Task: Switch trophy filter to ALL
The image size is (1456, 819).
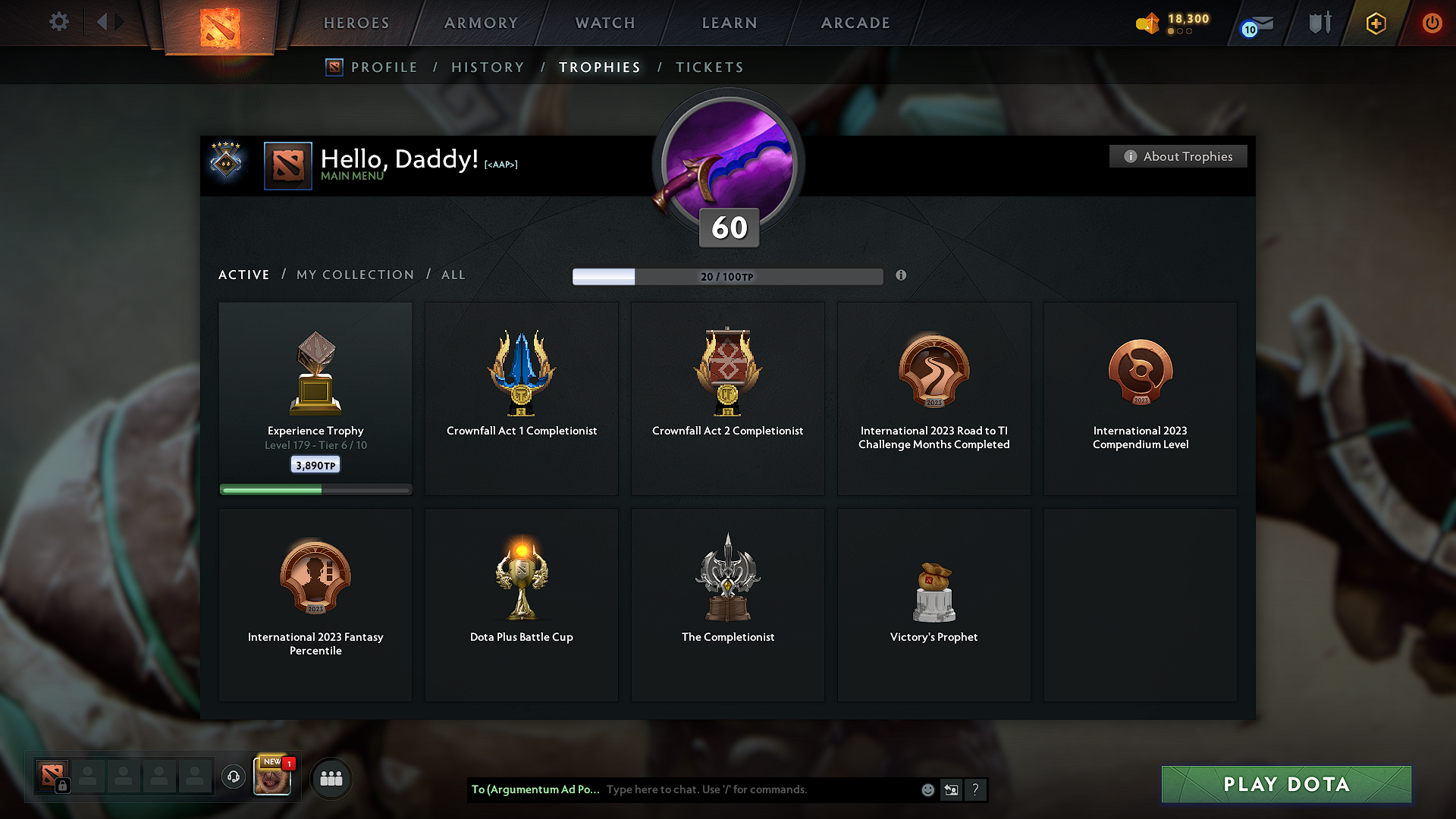Action: 453,275
